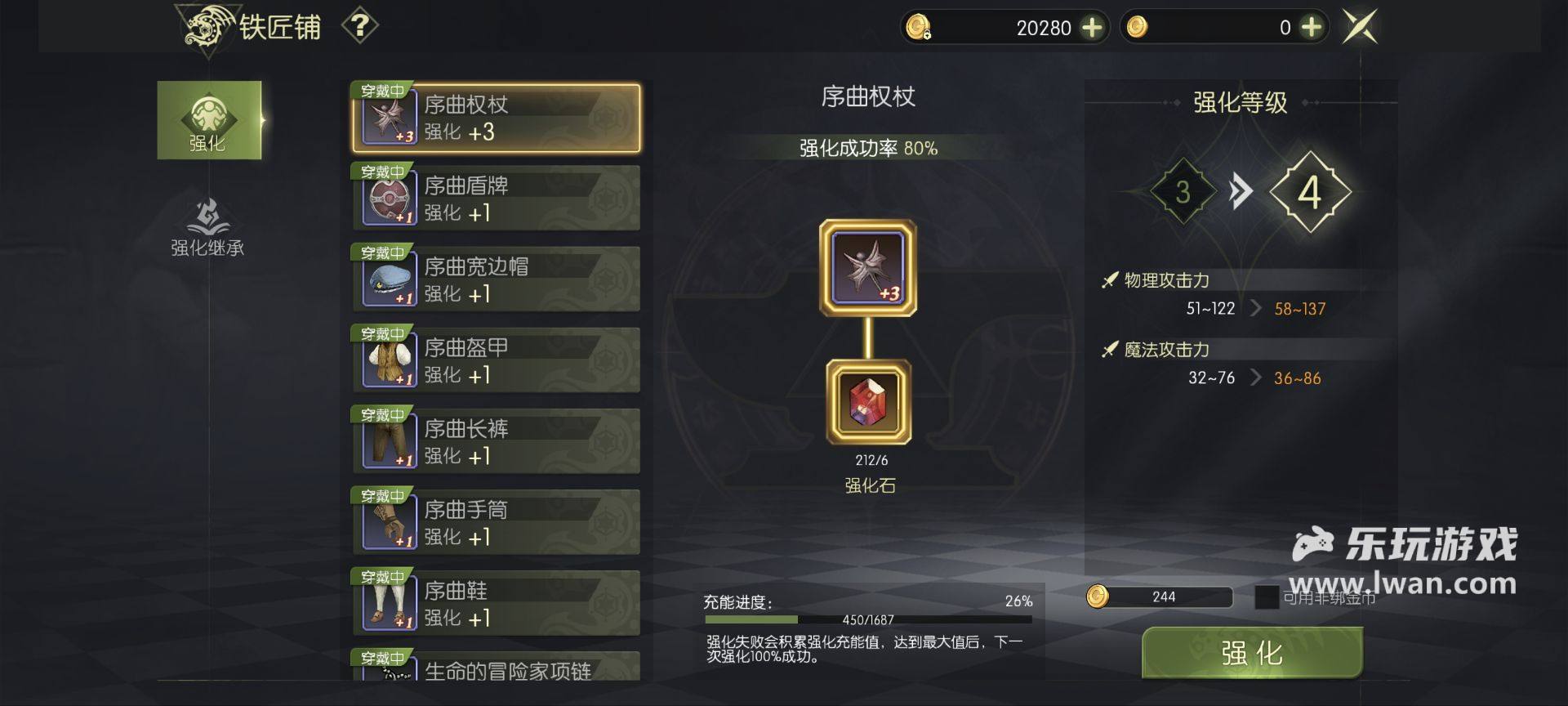
Task: Select 序曲权杖 in the equipment list
Action: coord(497,118)
